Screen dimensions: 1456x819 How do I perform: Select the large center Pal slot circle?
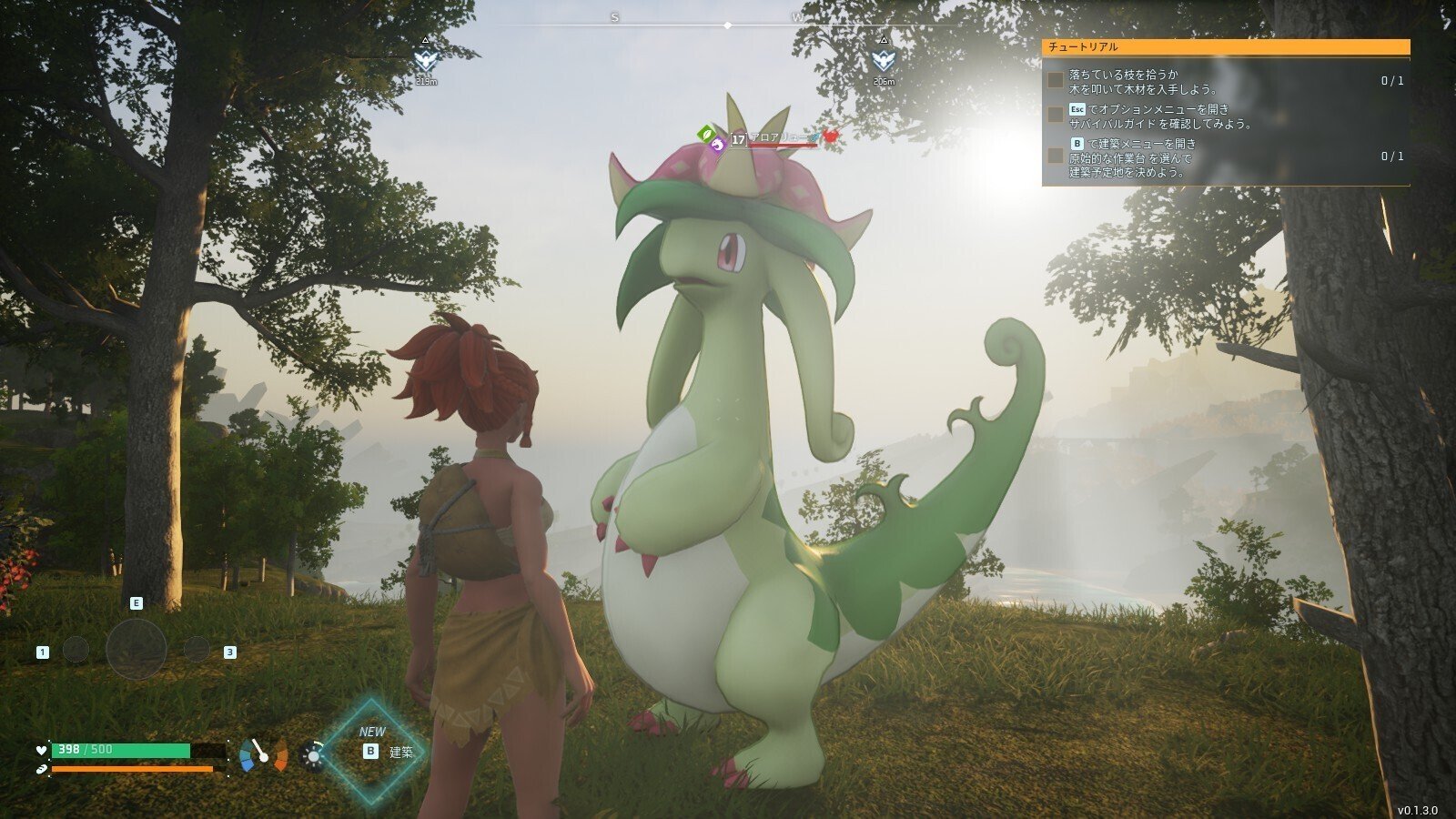136,649
